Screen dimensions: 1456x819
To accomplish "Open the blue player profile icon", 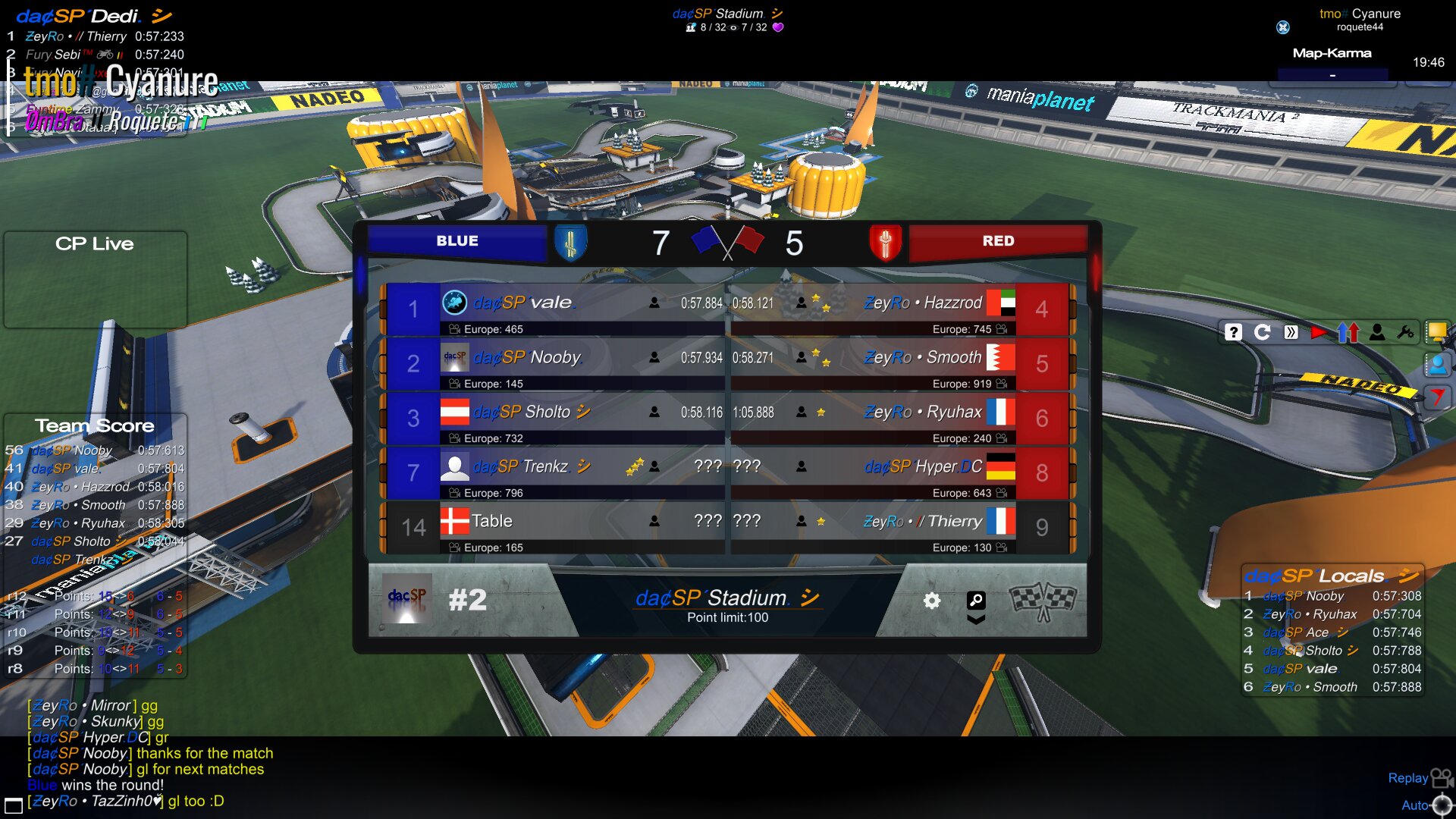I will coord(1437,365).
